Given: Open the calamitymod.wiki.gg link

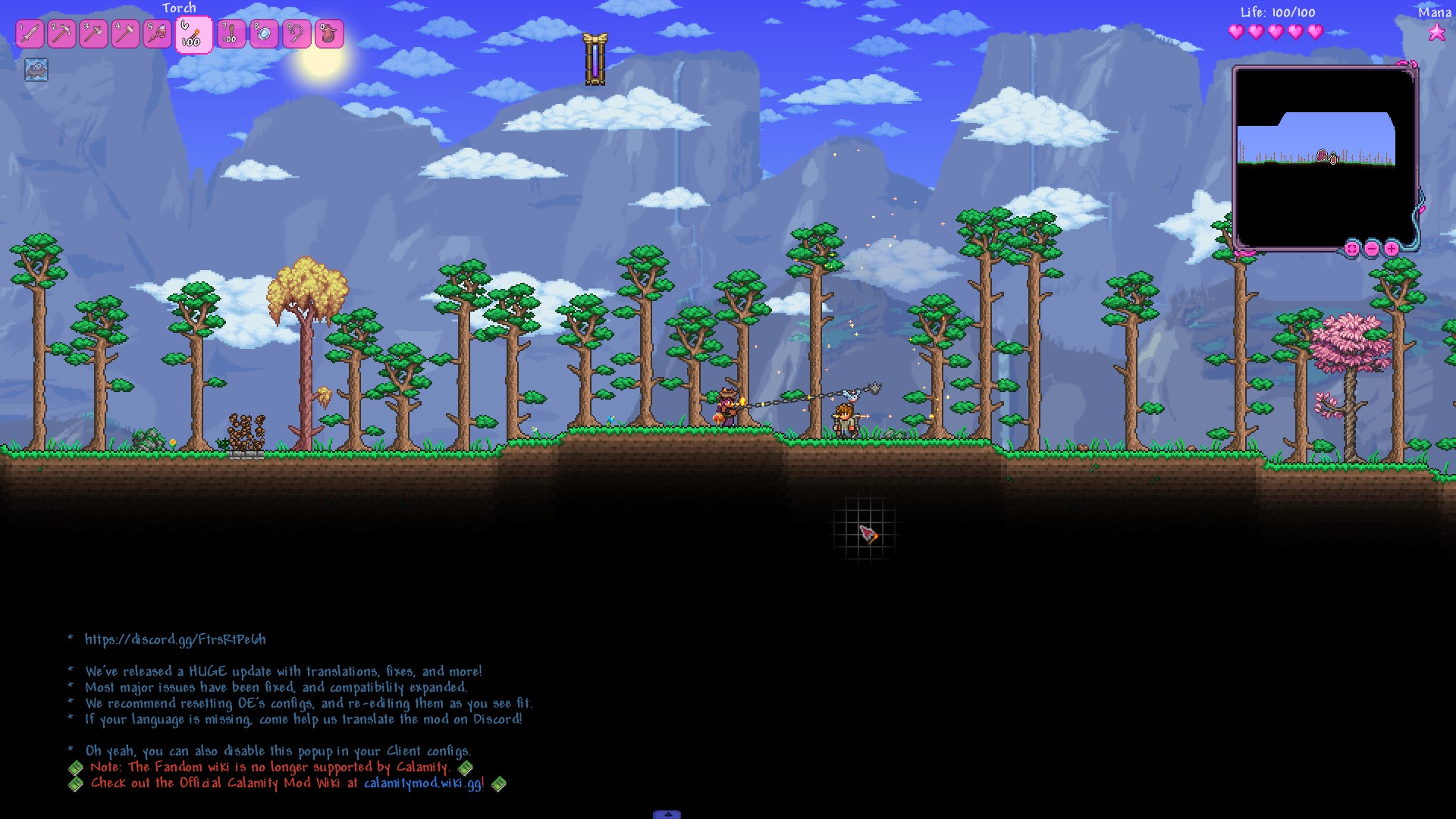Looking at the screenshot, I should [422, 783].
